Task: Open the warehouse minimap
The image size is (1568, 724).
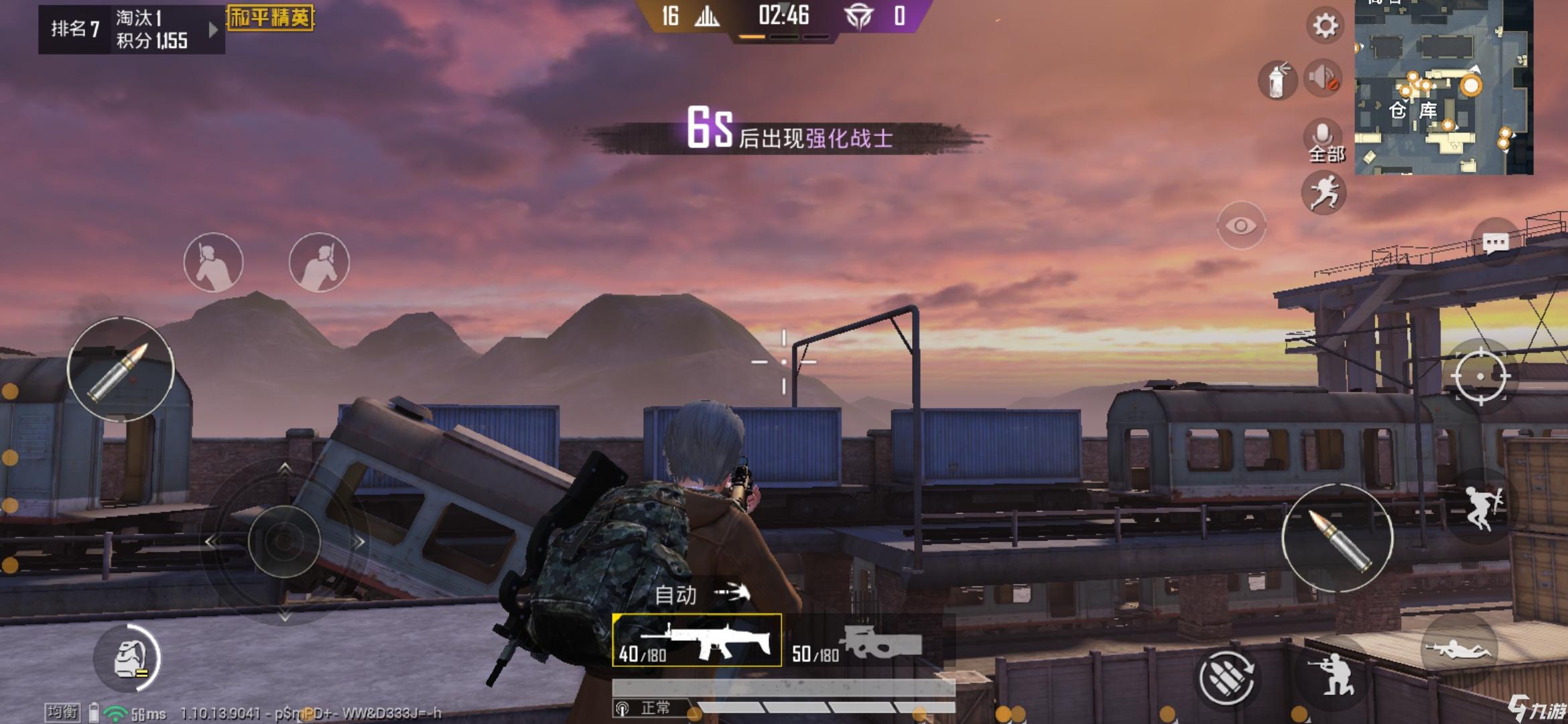Action: coord(1443,87)
